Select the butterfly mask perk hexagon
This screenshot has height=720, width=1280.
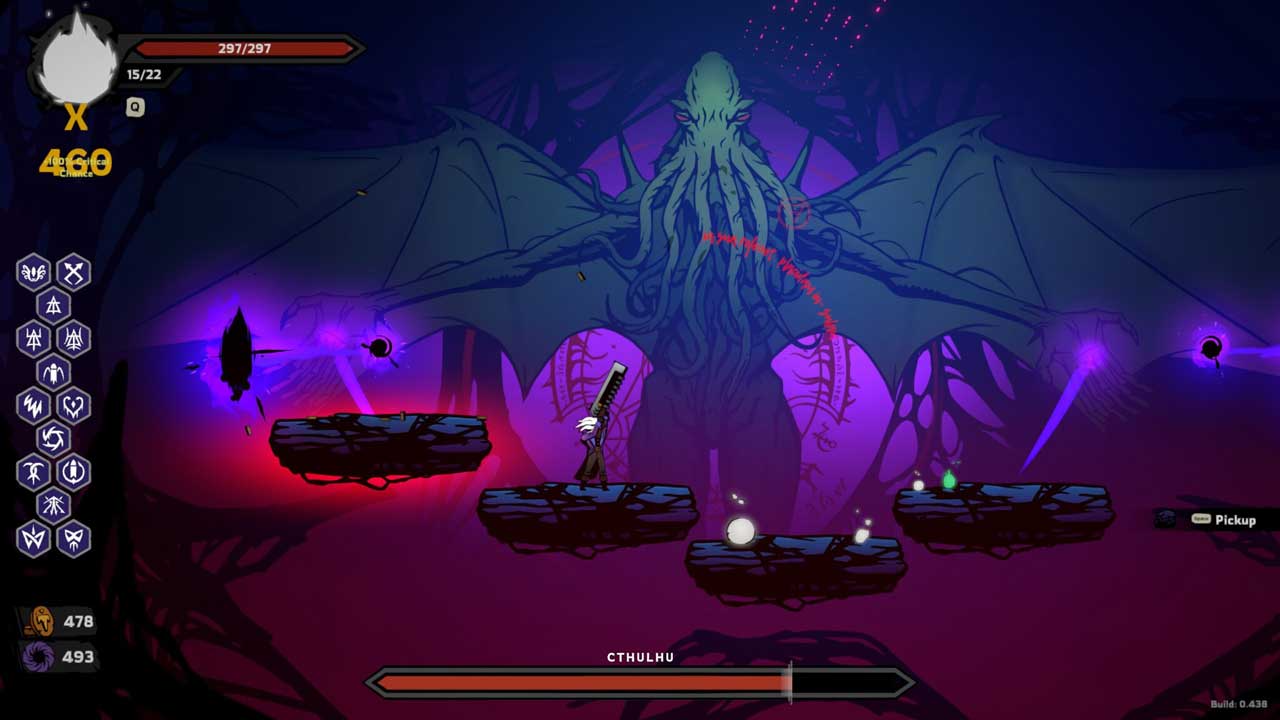[74, 539]
